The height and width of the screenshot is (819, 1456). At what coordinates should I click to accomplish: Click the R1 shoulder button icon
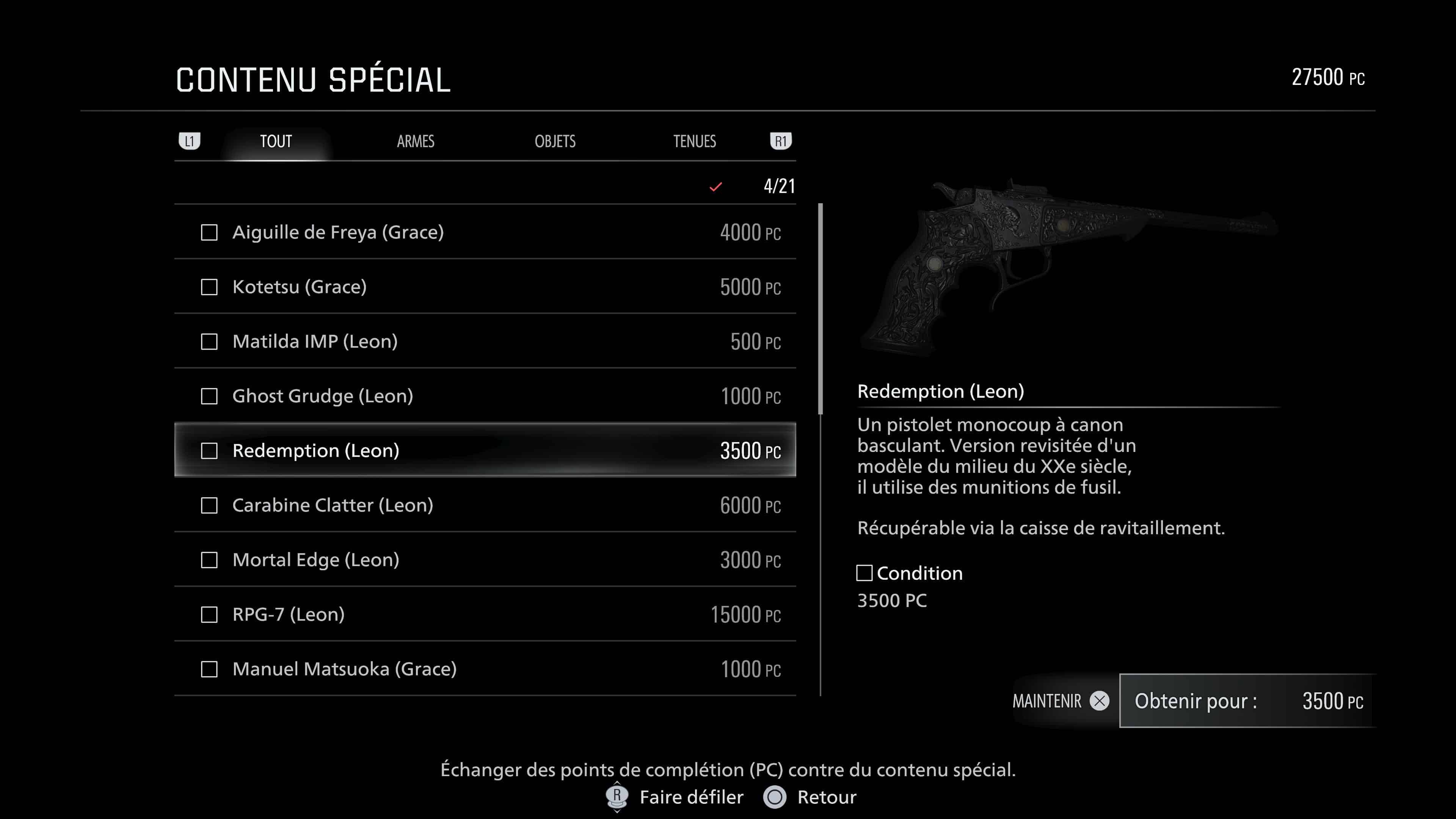pyautogui.click(x=781, y=141)
